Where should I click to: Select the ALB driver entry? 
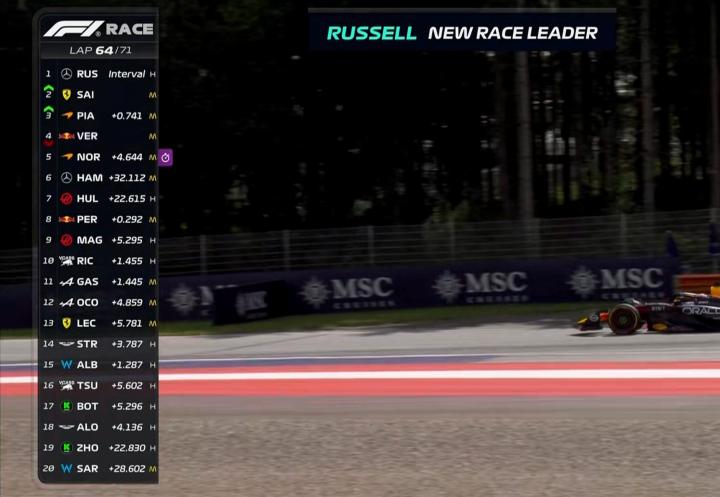(98, 365)
